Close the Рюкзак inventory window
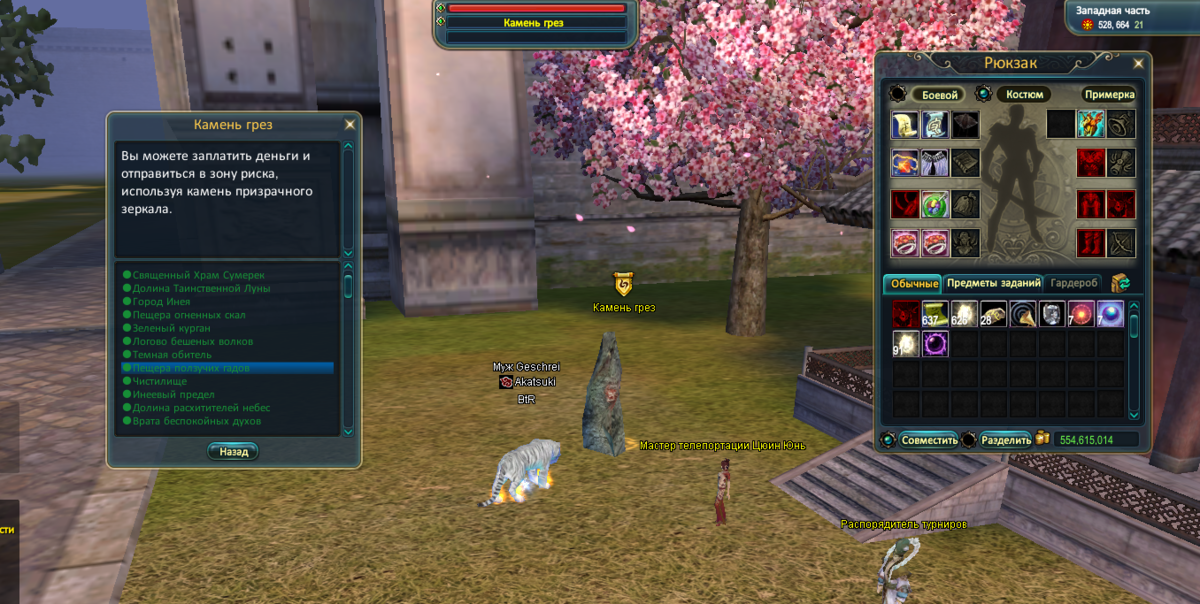This screenshot has width=1200, height=604. click(1139, 64)
